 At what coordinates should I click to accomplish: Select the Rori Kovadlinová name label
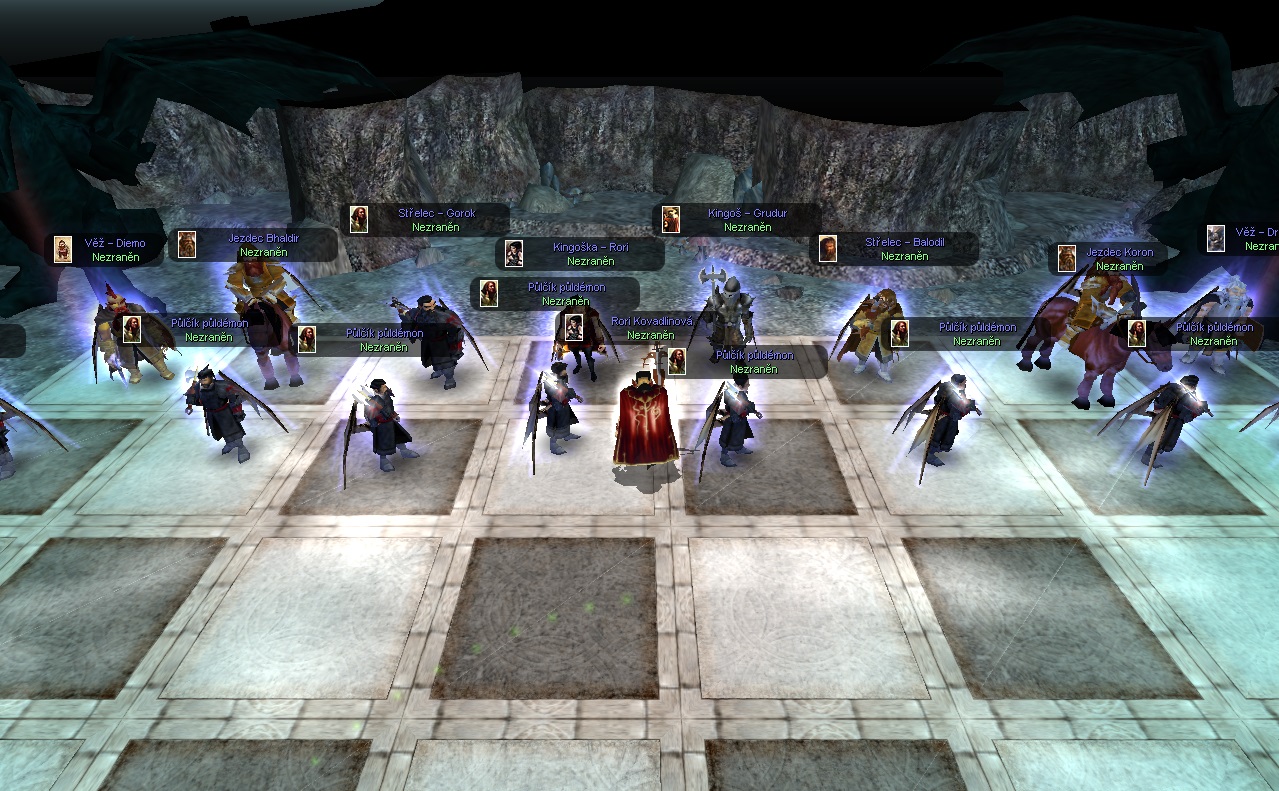click(x=651, y=321)
